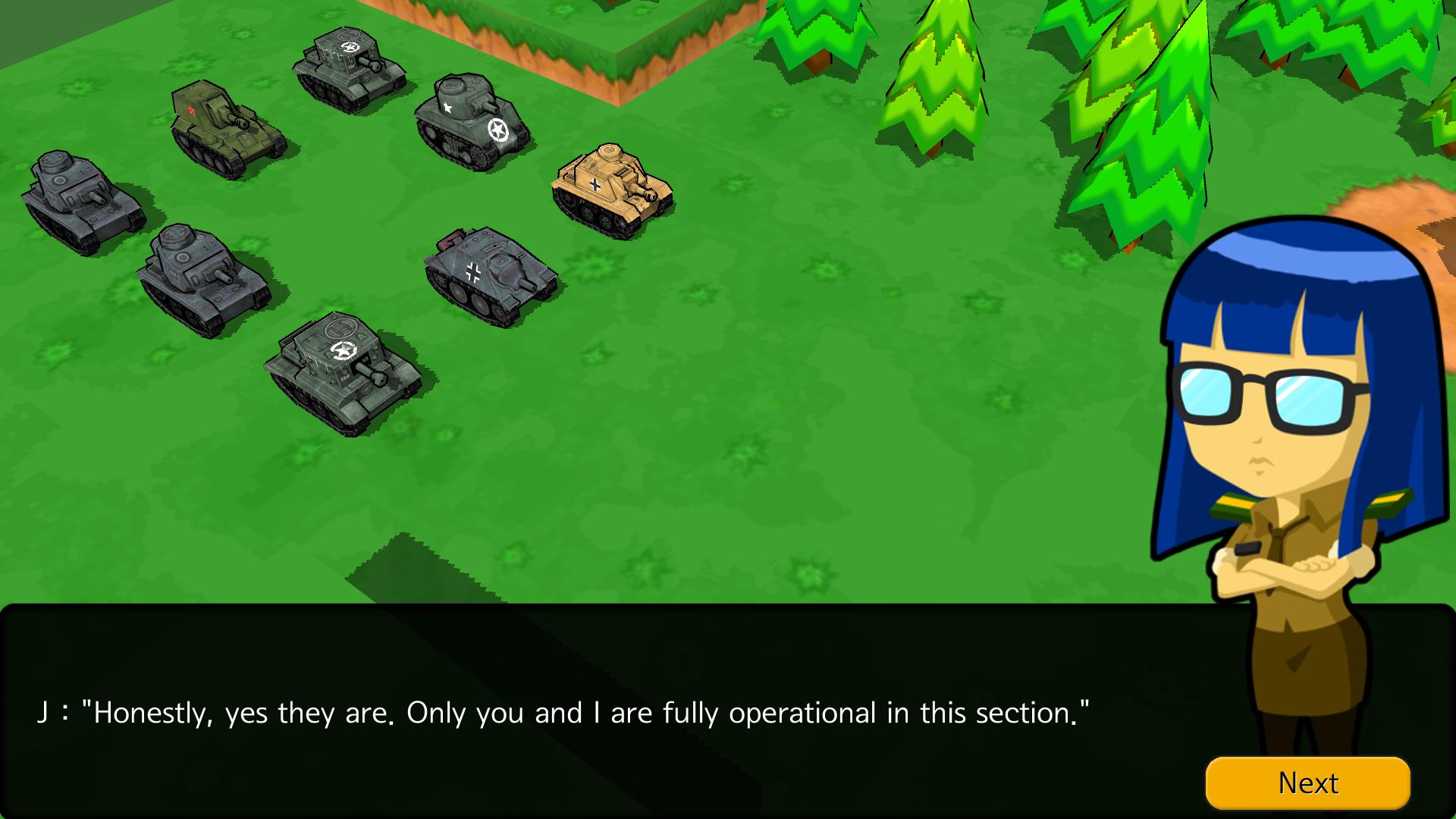Select the tan German tank with cross marking

(610, 186)
